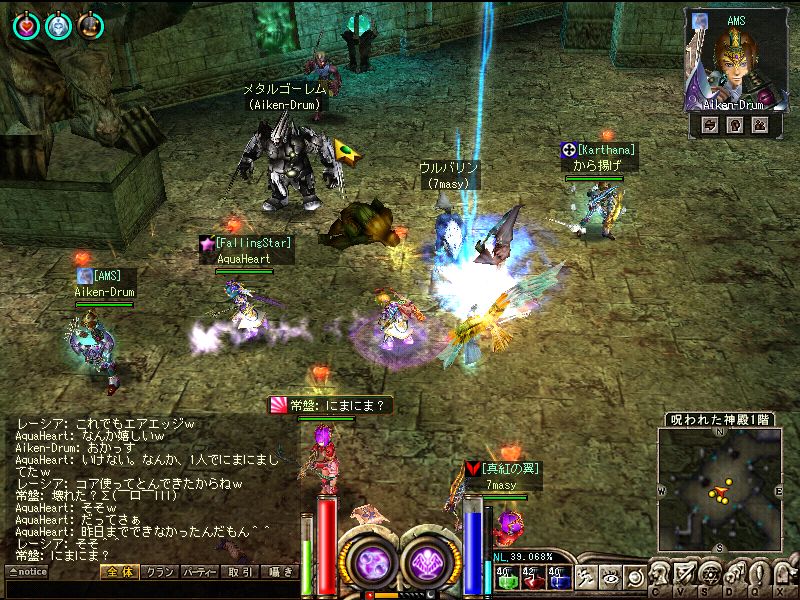Switch to the 全体 chat tab

coord(120,572)
